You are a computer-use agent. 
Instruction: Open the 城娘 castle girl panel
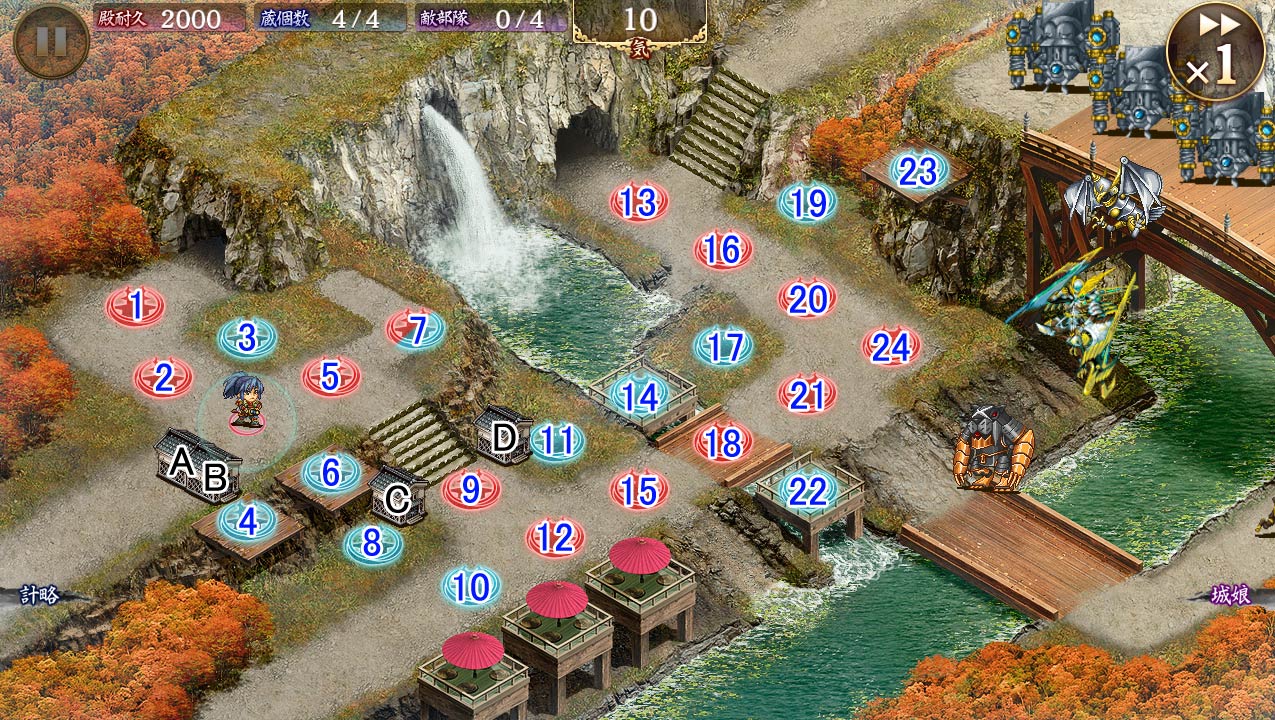point(1230,595)
